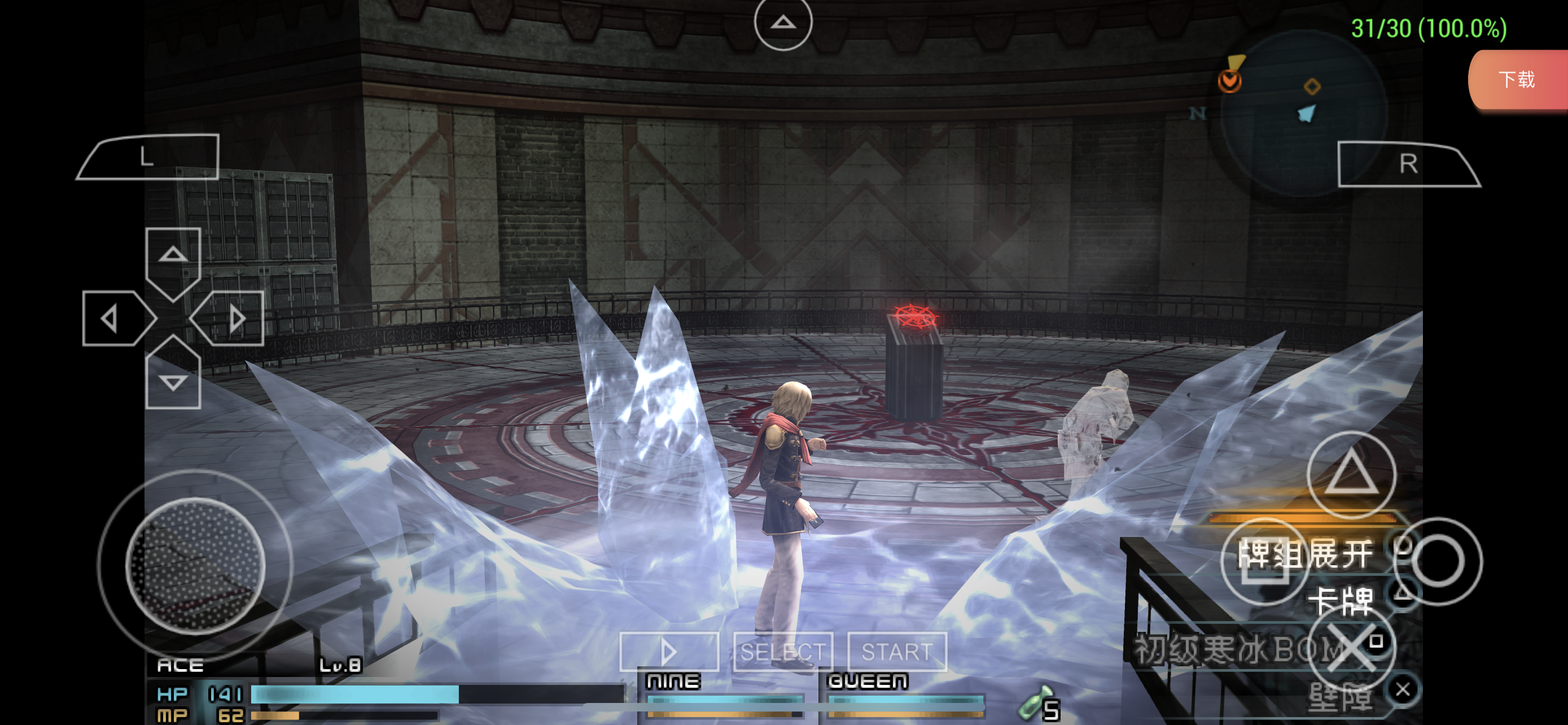Click the orange 下载 download button
This screenshot has width=1568, height=725.
coord(1517,80)
